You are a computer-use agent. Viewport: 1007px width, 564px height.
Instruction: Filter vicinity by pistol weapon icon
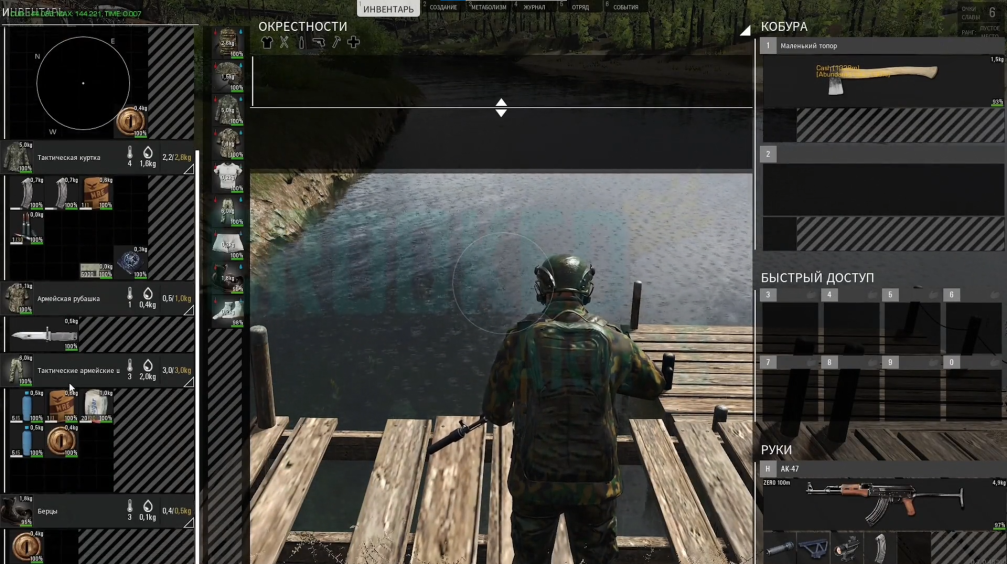tap(318, 43)
